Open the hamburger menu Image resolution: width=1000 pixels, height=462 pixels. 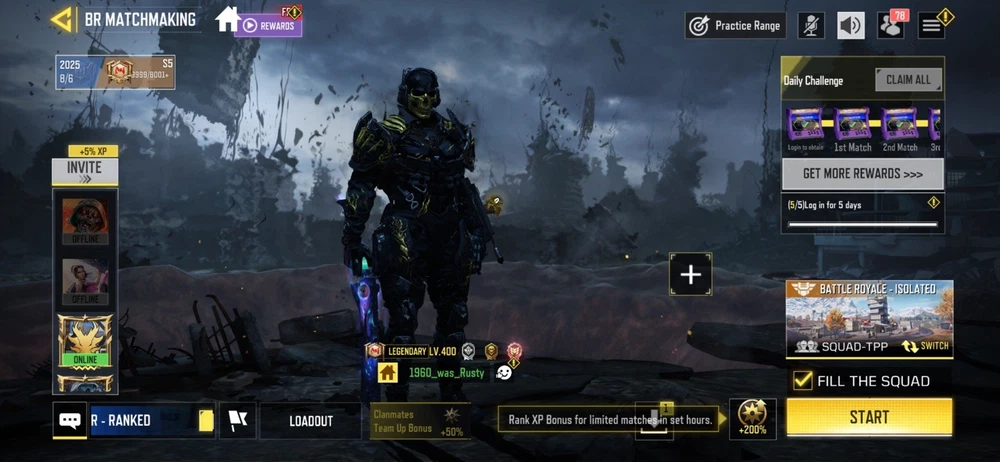(x=932, y=26)
